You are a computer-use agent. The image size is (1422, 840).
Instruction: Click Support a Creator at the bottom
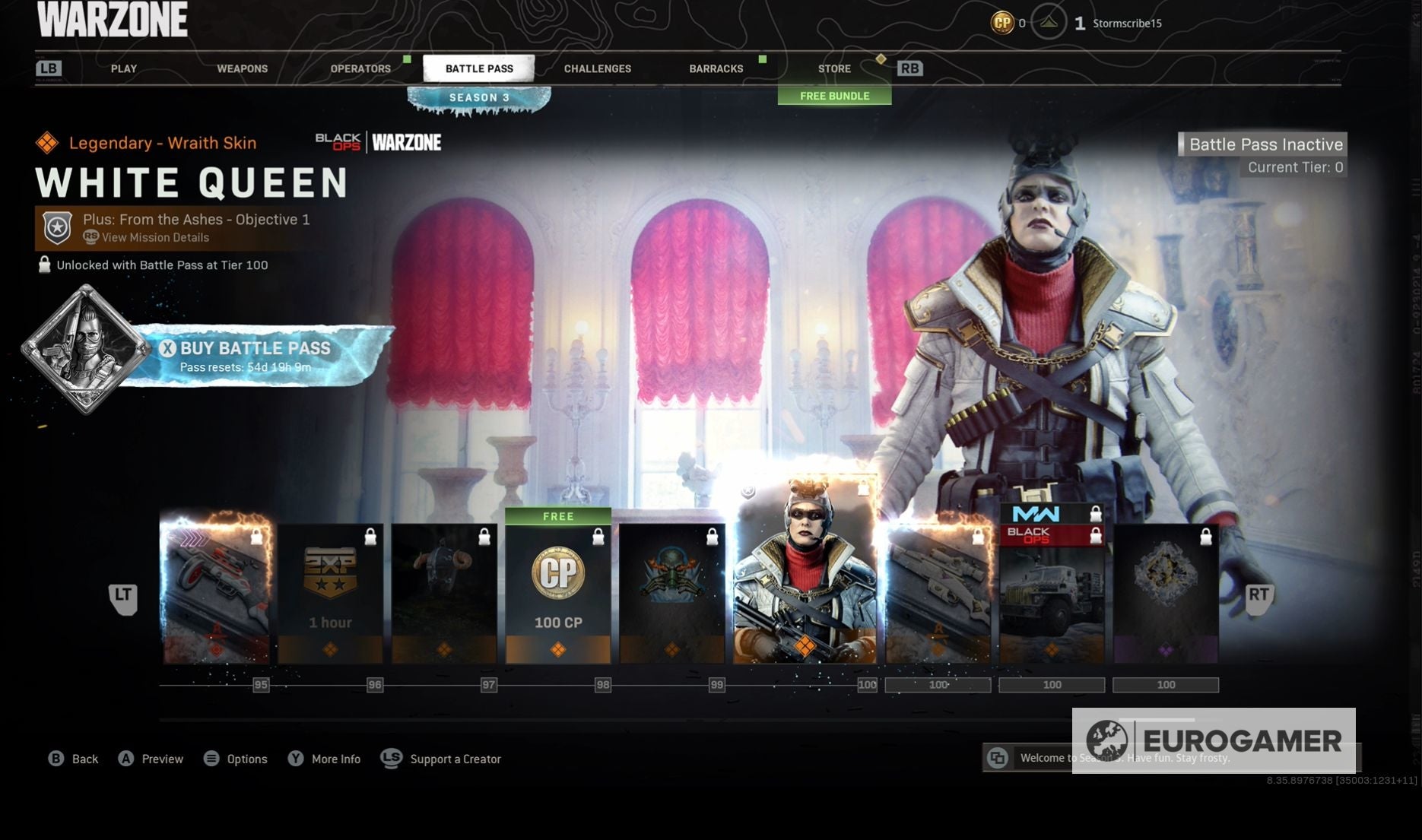point(455,759)
